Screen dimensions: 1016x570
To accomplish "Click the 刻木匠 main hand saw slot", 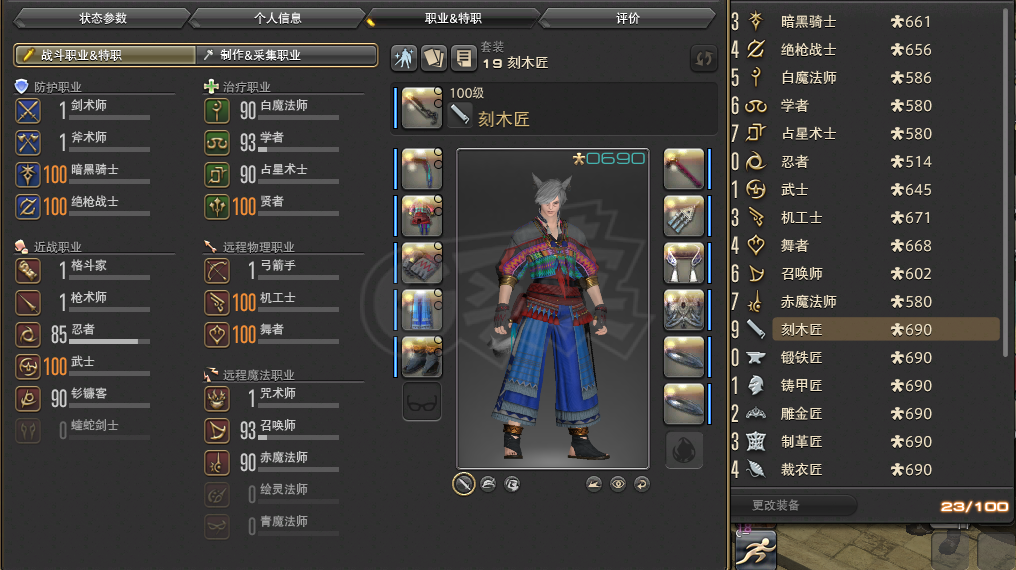I will tap(422, 108).
